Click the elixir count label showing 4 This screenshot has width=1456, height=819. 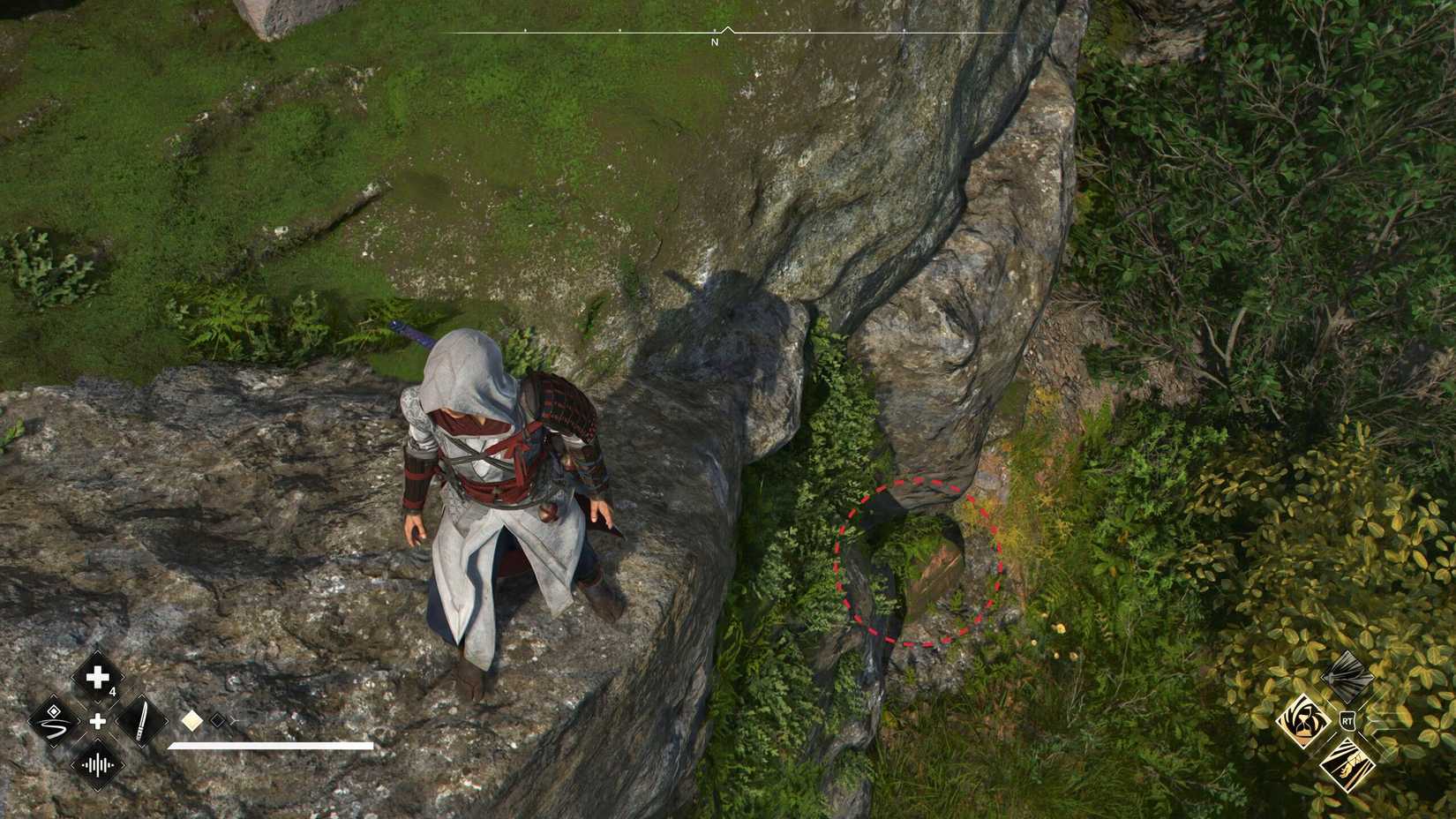click(x=112, y=690)
